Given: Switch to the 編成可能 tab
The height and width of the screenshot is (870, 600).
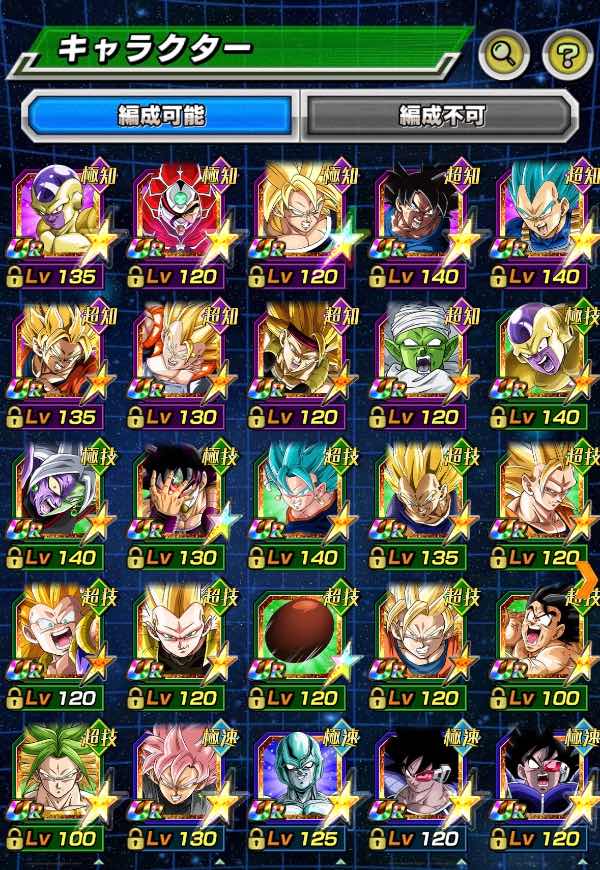Looking at the screenshot, I should click(x=161, y=116).
